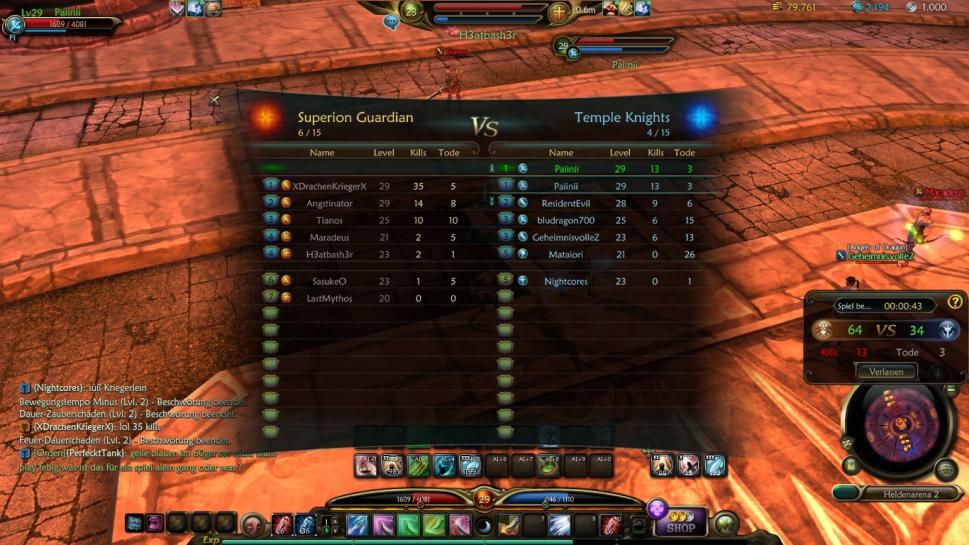Leave the match with the Verlassen button
969x545 pixels.
(886, 371)
